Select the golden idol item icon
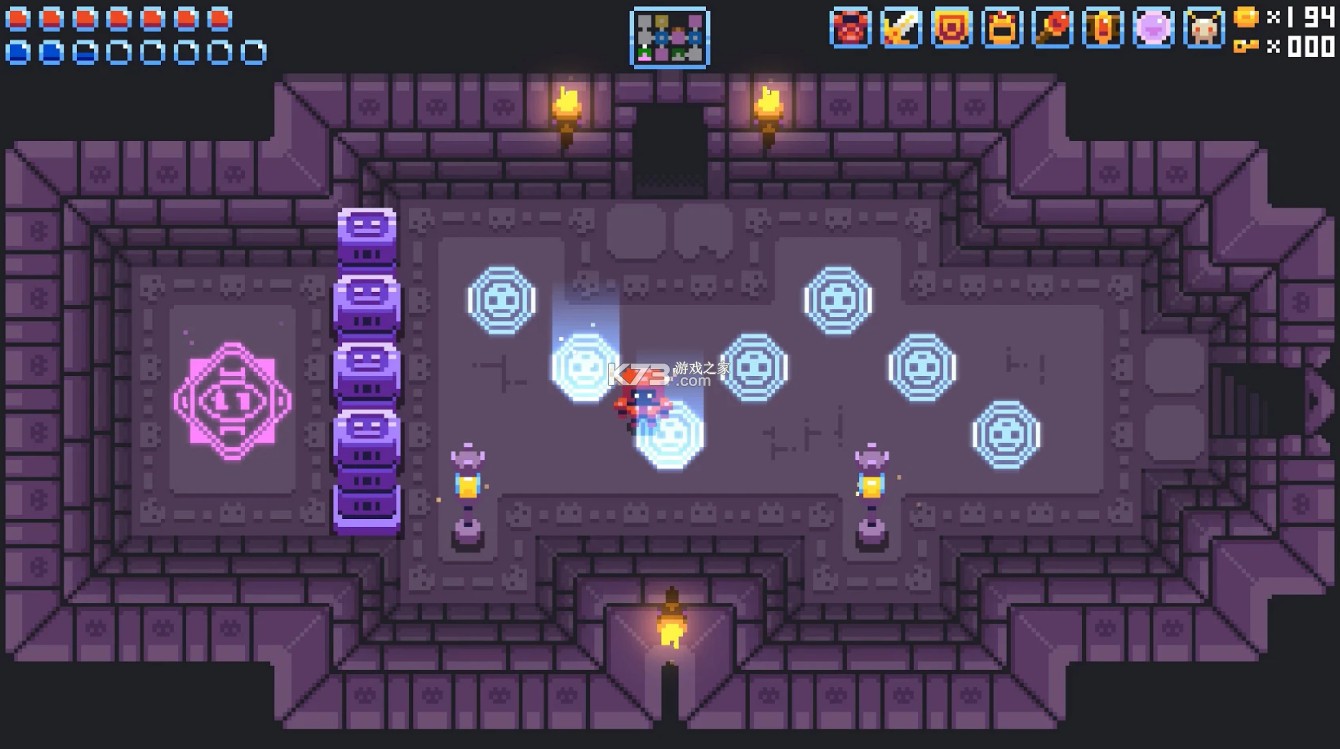This screenshot has width=1340, height=749. click(1102, 29)
